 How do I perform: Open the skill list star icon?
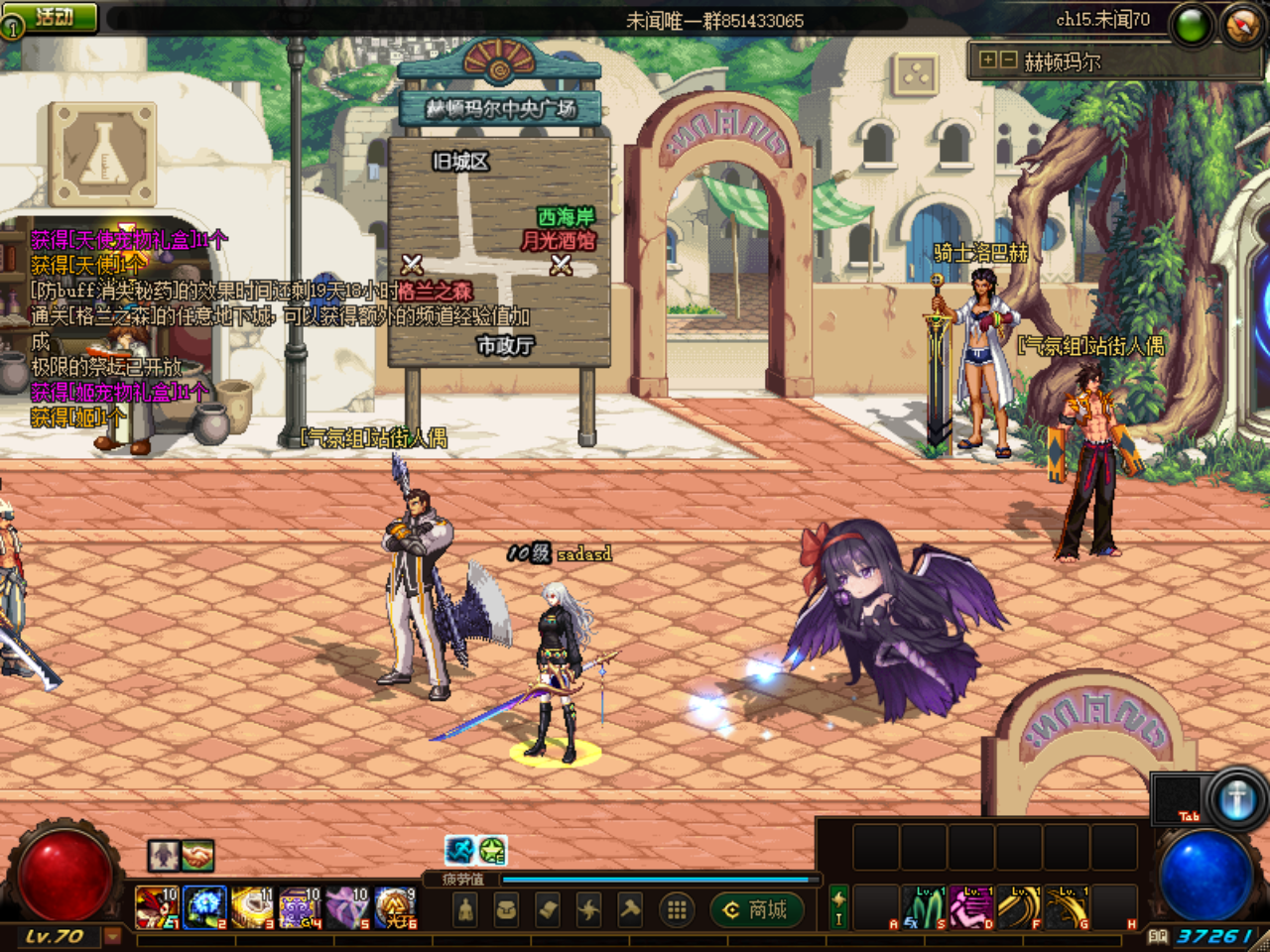coord(587,907)
